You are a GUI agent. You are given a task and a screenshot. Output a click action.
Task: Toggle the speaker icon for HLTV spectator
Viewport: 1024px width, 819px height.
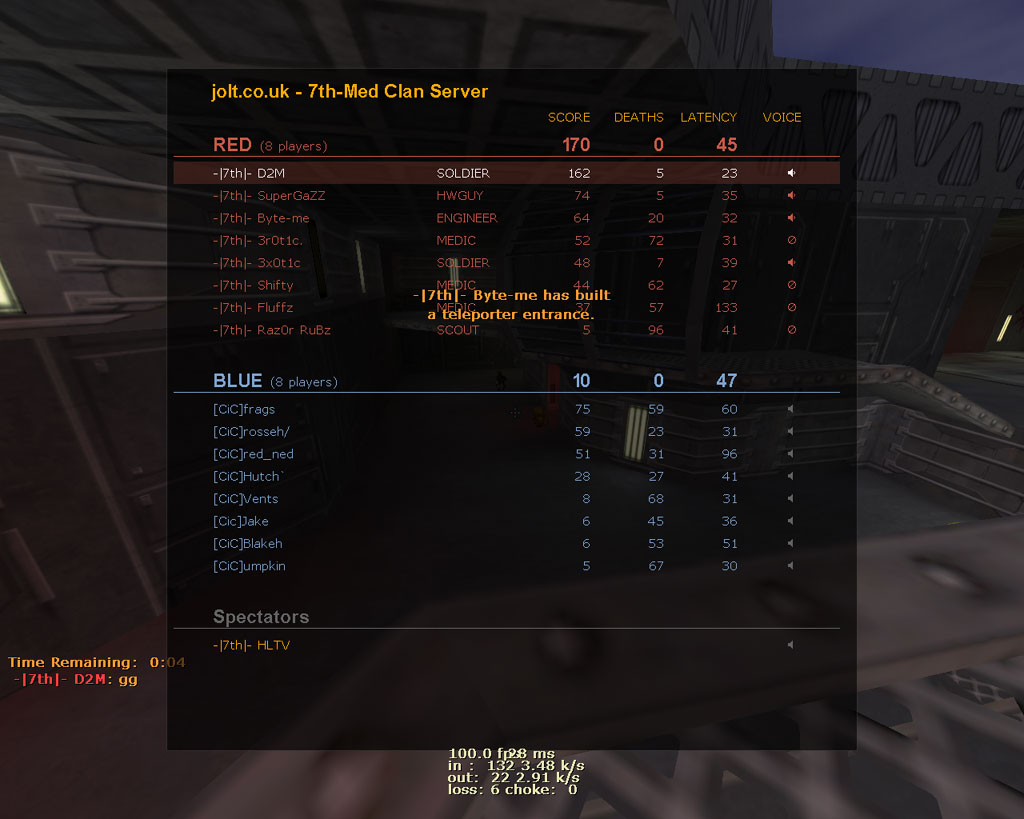(791, 645)
